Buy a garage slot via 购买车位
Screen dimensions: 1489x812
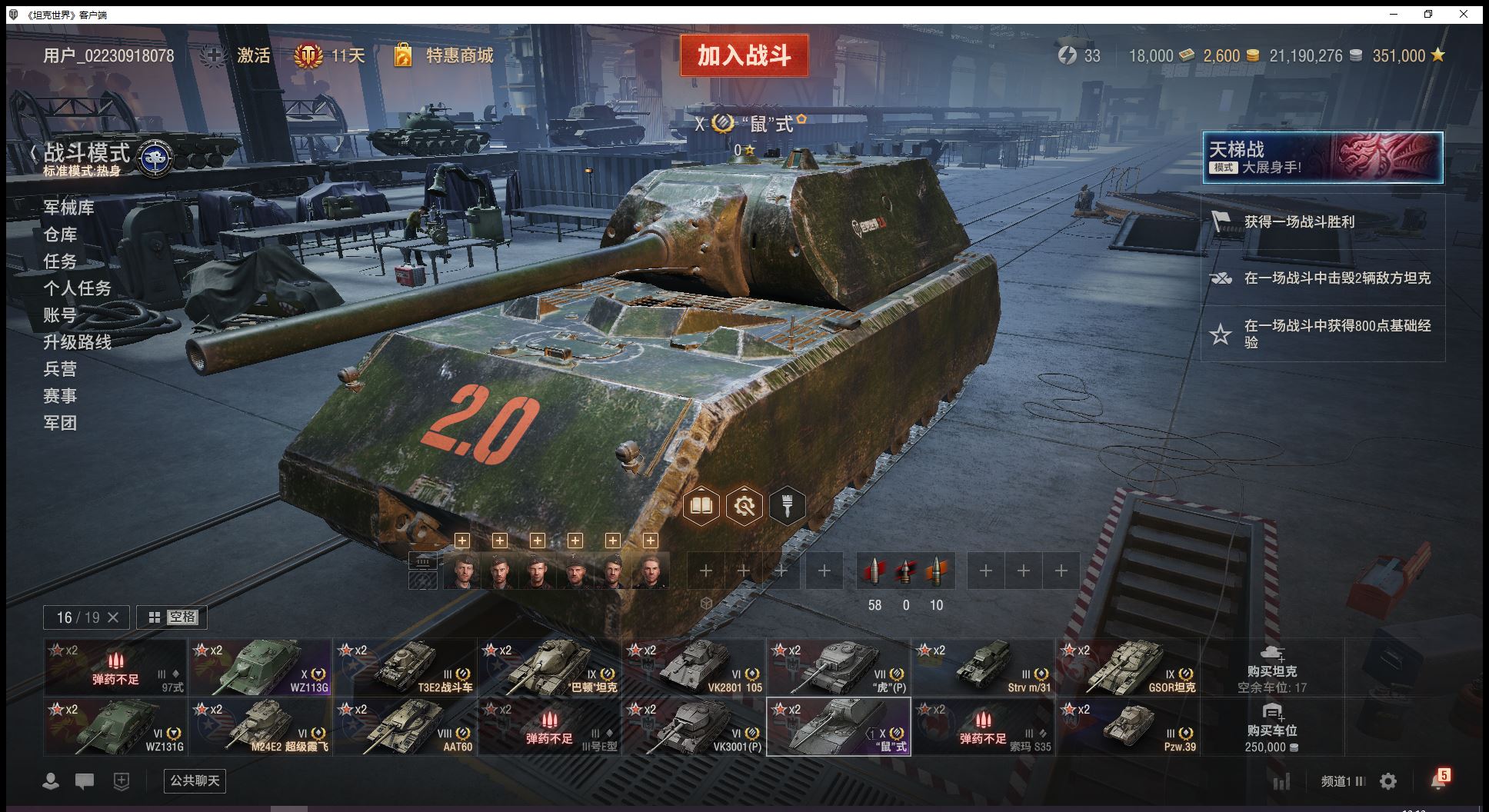(1272, 727)
